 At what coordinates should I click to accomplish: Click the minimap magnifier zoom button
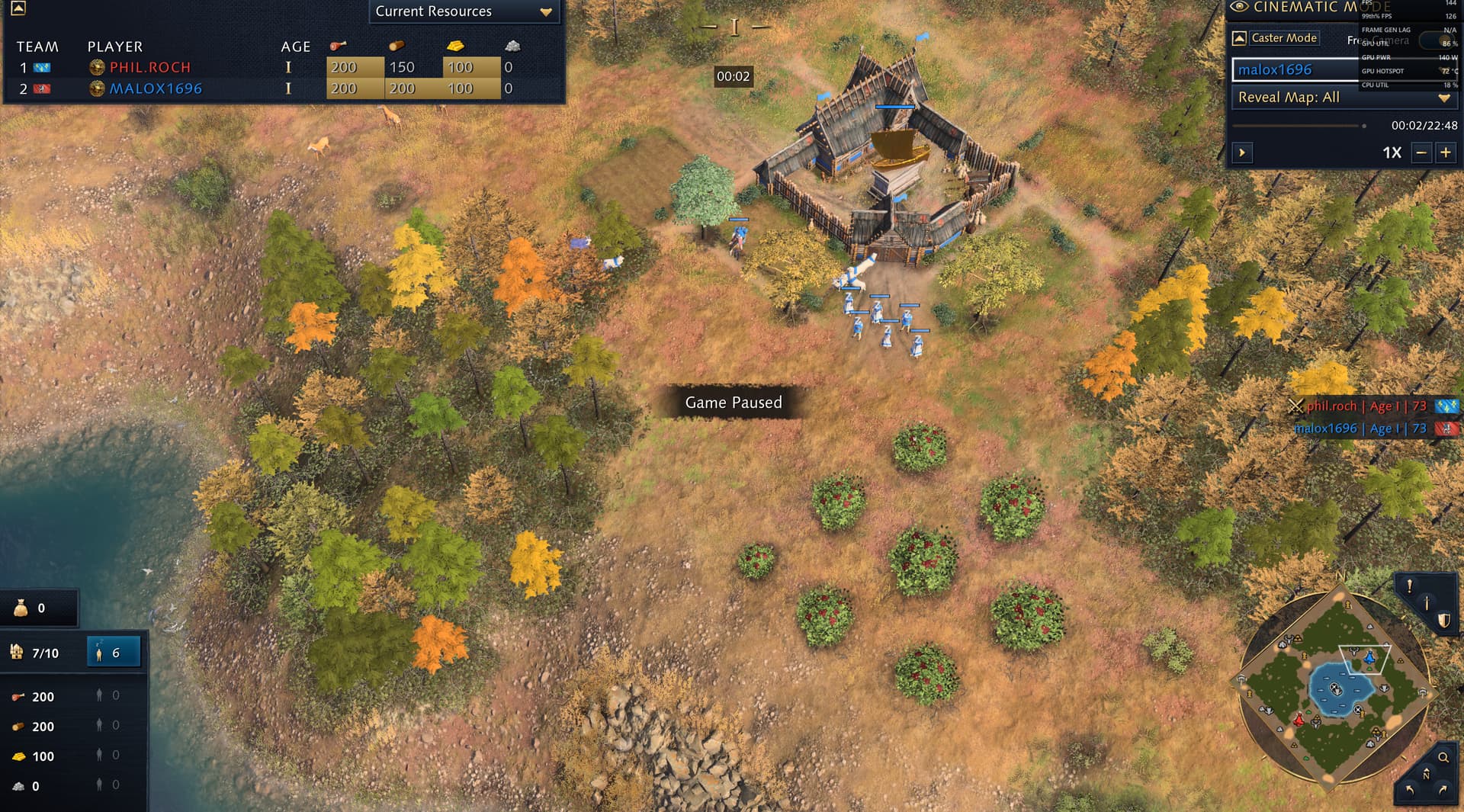[1443, 757]
